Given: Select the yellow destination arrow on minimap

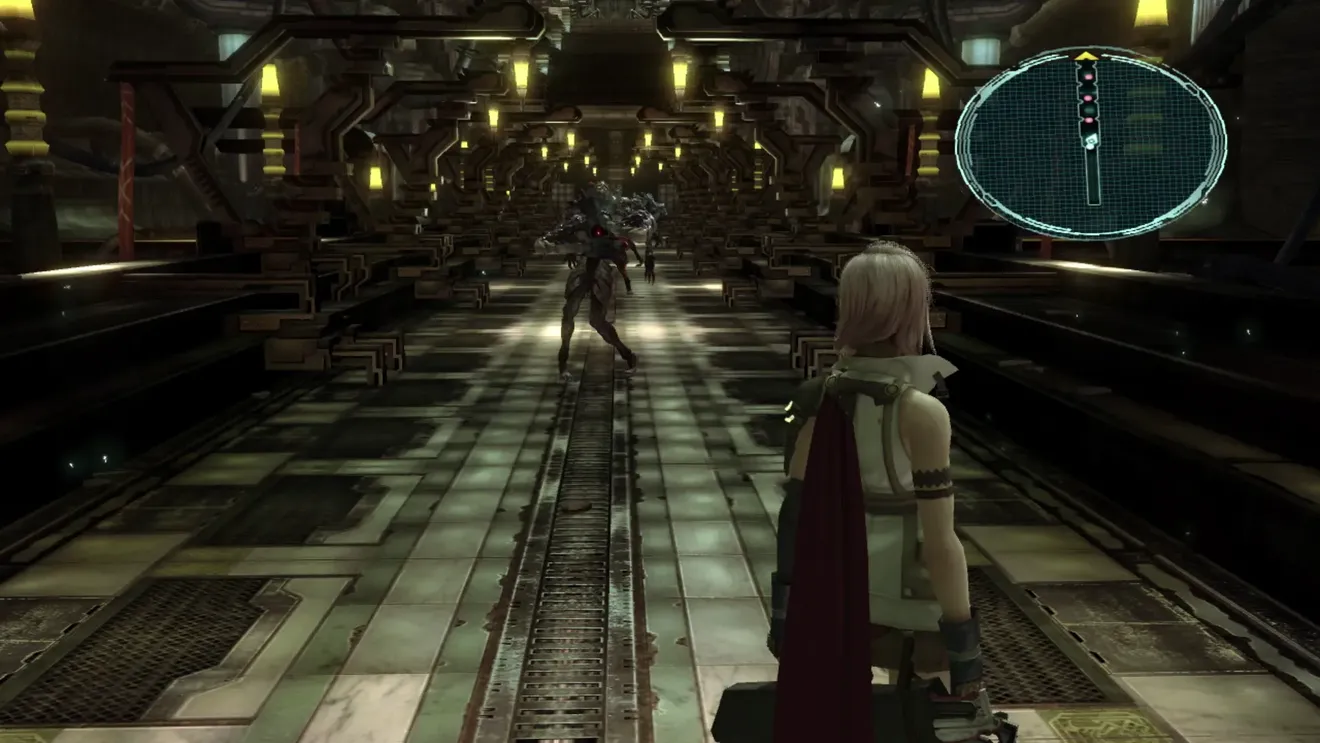Looking at the screenshot, I should pyautogui.click(x=1086, y=57).
